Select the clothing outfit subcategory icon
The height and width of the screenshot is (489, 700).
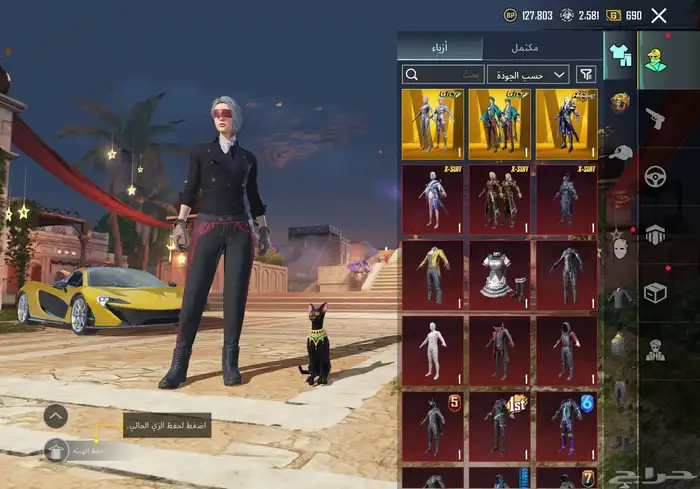[x=620, y=54]
